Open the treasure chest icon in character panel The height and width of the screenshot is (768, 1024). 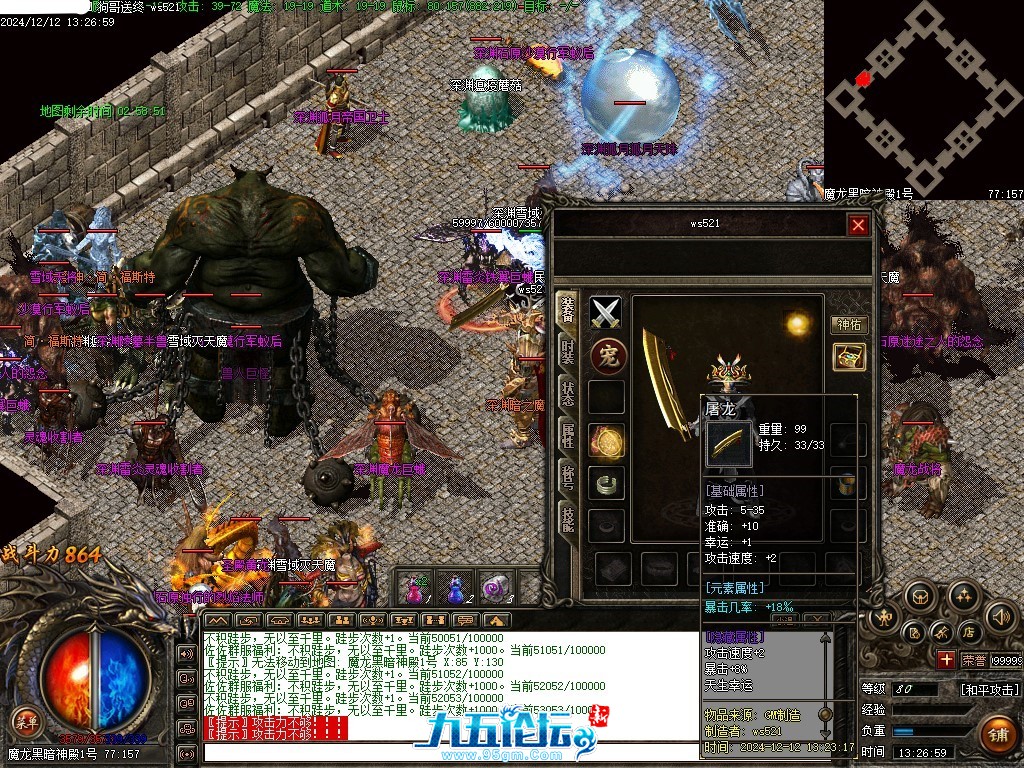849,356
